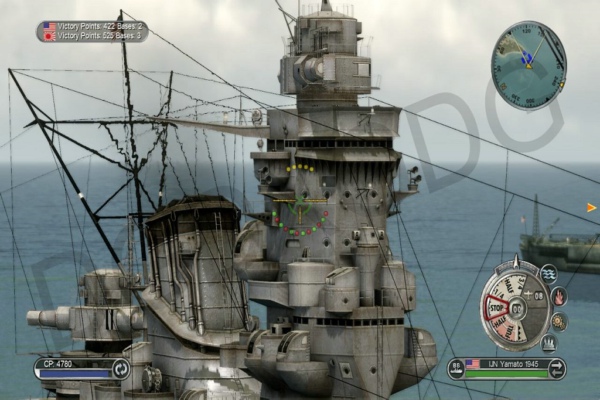The width and height of the screenshot is (600, 400).
Task: Open the gear cog repair icon
Action: click(x=559, y=321)
